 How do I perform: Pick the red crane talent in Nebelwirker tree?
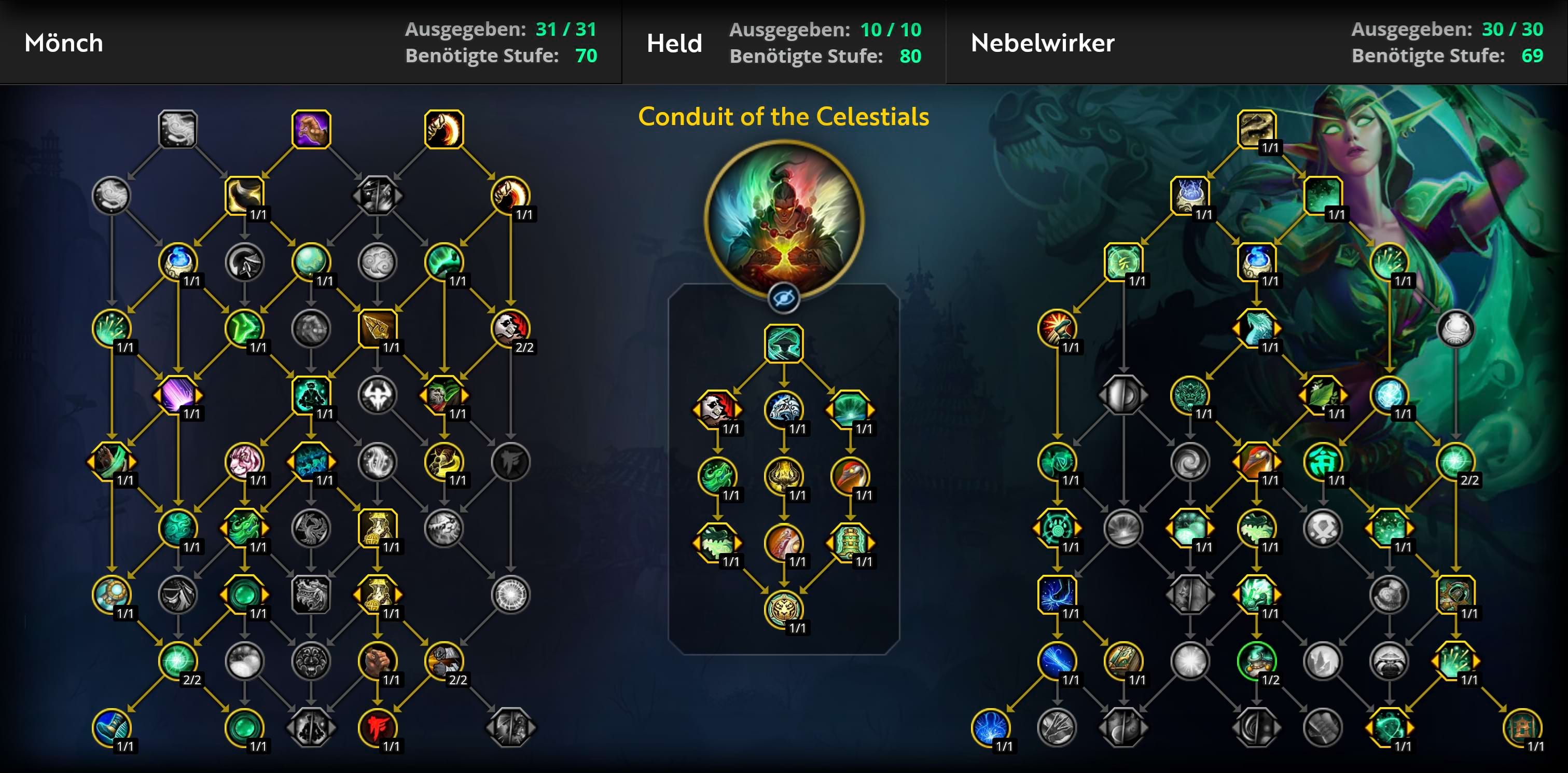[1256, 461]
